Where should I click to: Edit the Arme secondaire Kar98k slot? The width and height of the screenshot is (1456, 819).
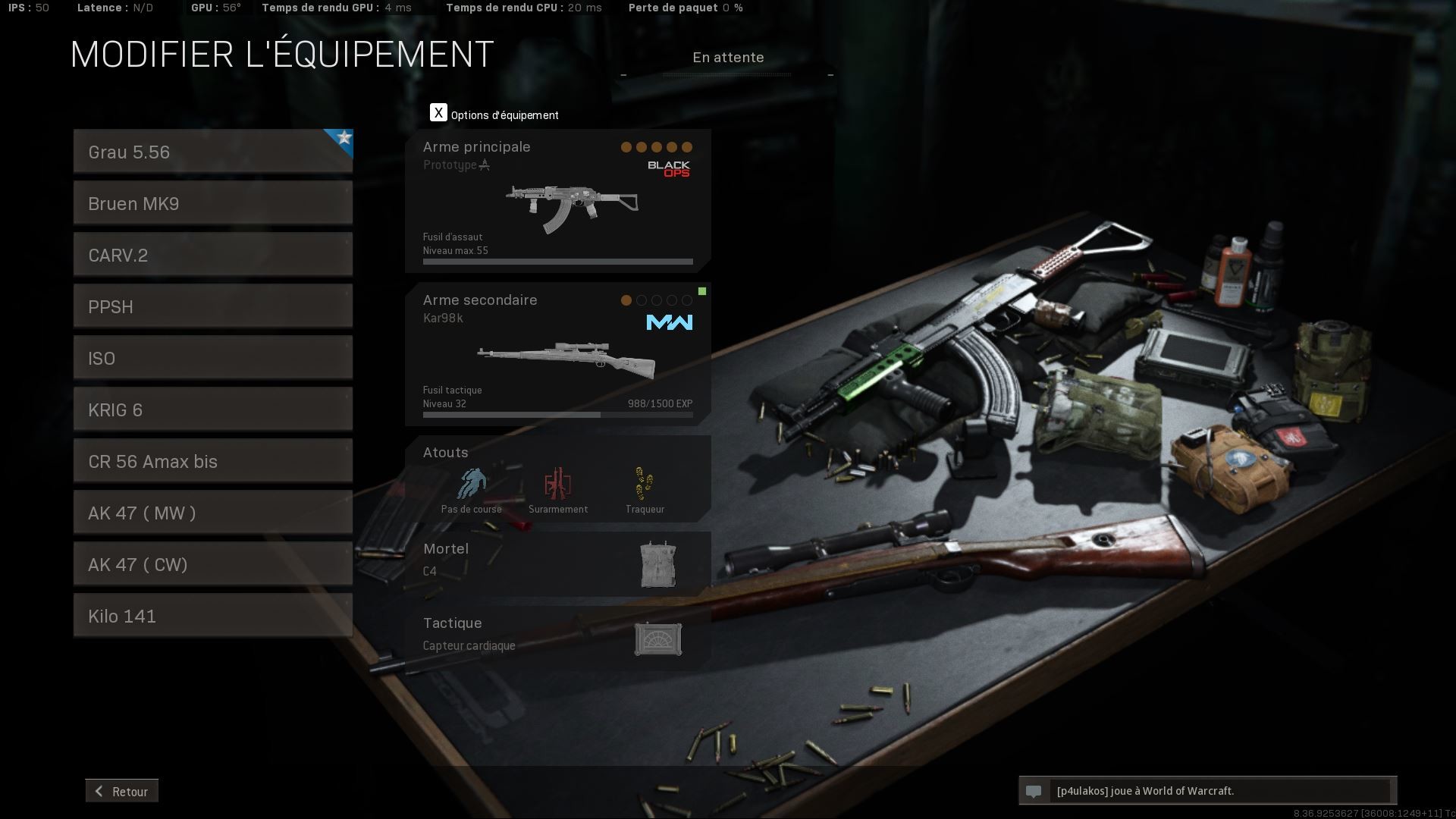point(557,355)
